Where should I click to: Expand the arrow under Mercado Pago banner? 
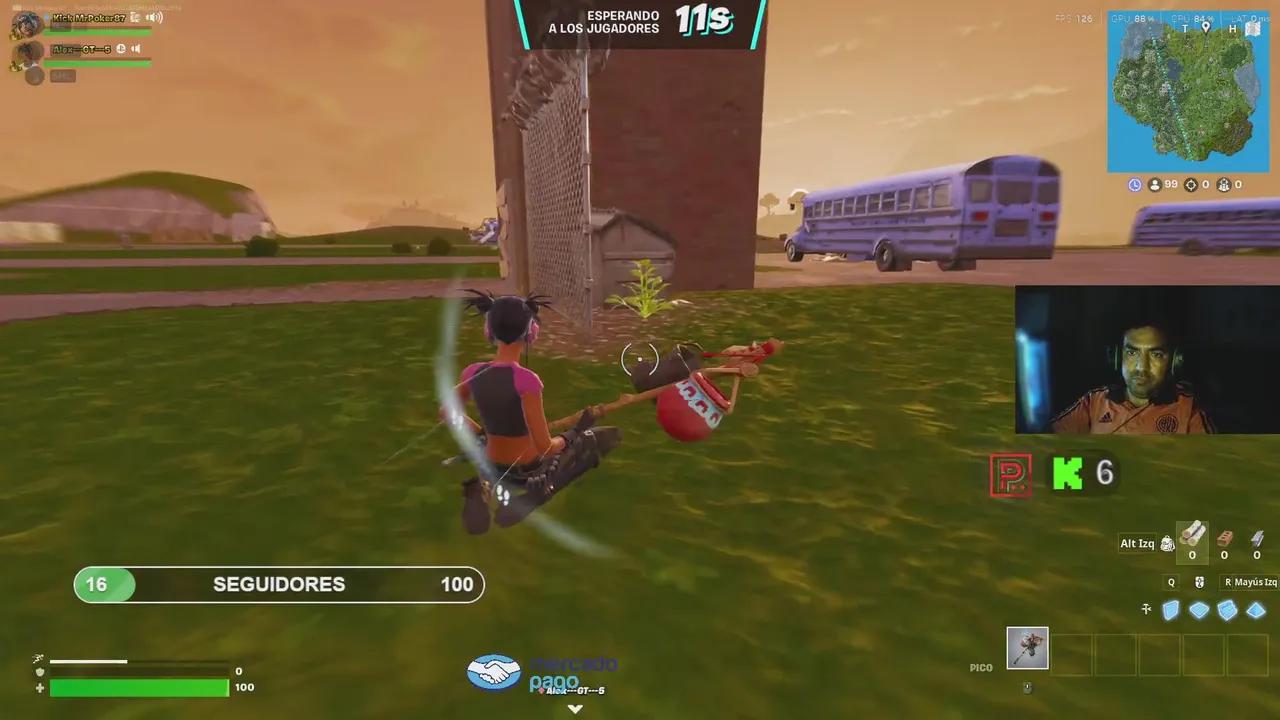pyautogui.click(x=575, y=708)
